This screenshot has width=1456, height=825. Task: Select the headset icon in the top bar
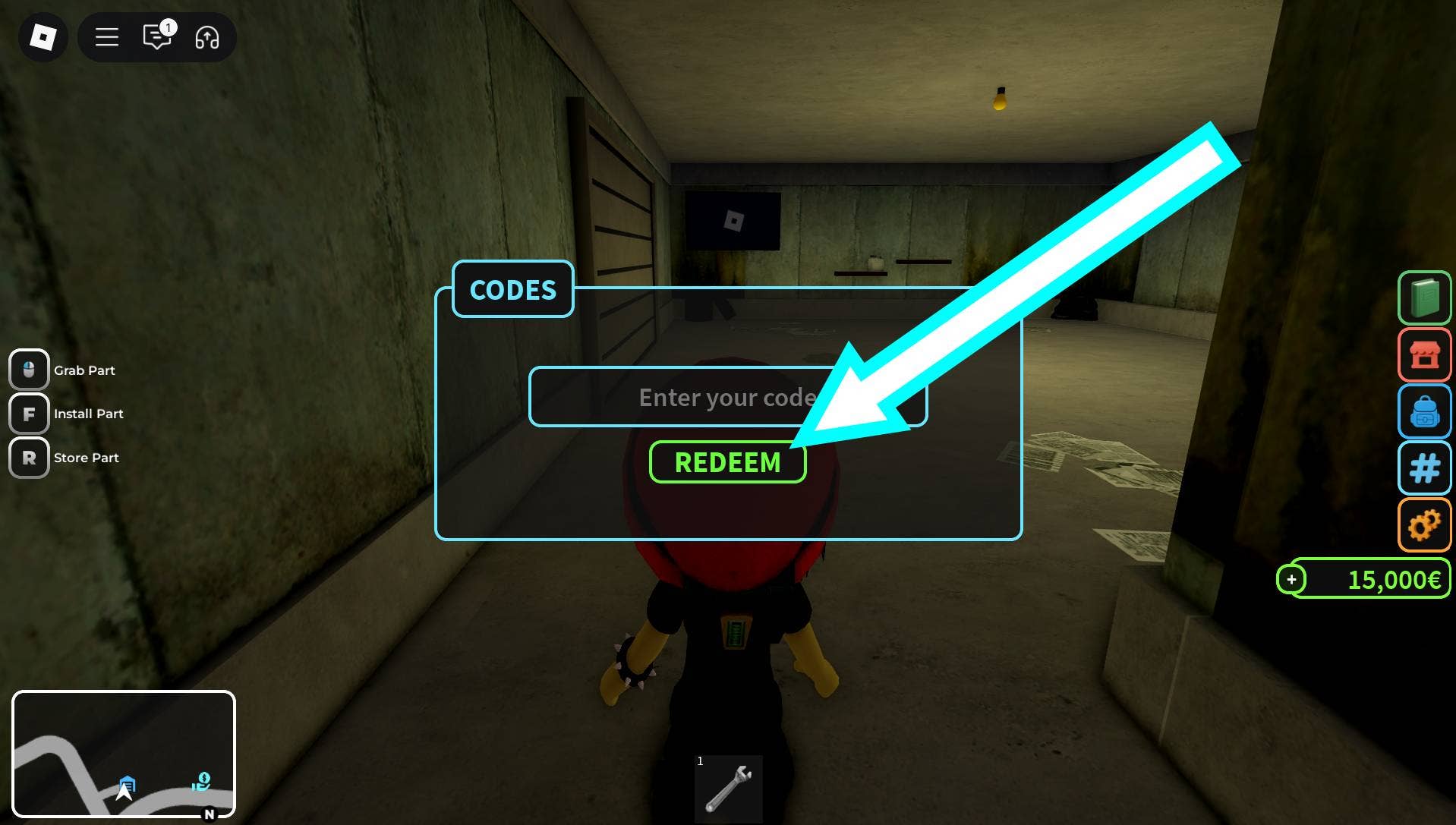[x=207, y=36]
